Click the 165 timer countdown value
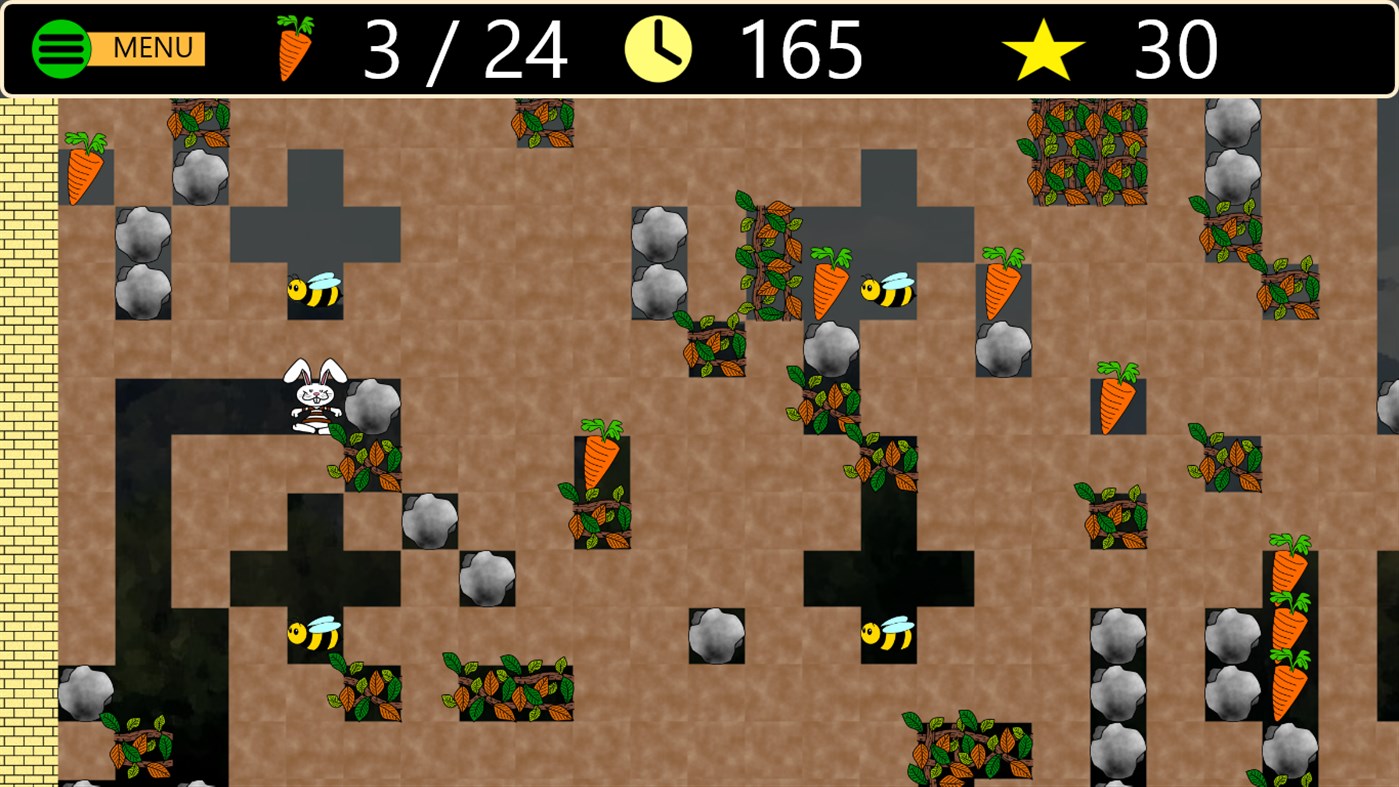The width and height of the screenshot is (1399, 787). [800, 49]
